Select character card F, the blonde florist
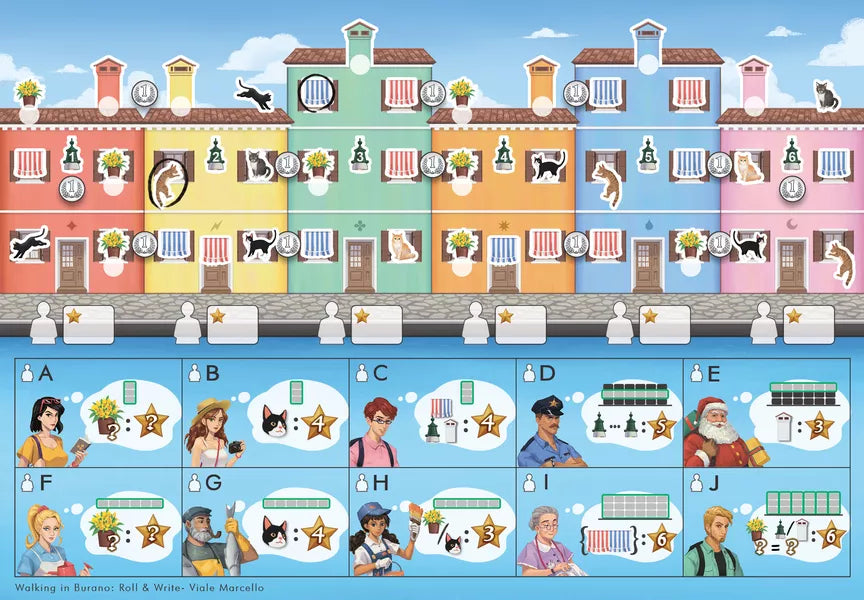Image resolution: width=864 pixels, height=600 pixels. 99,526
